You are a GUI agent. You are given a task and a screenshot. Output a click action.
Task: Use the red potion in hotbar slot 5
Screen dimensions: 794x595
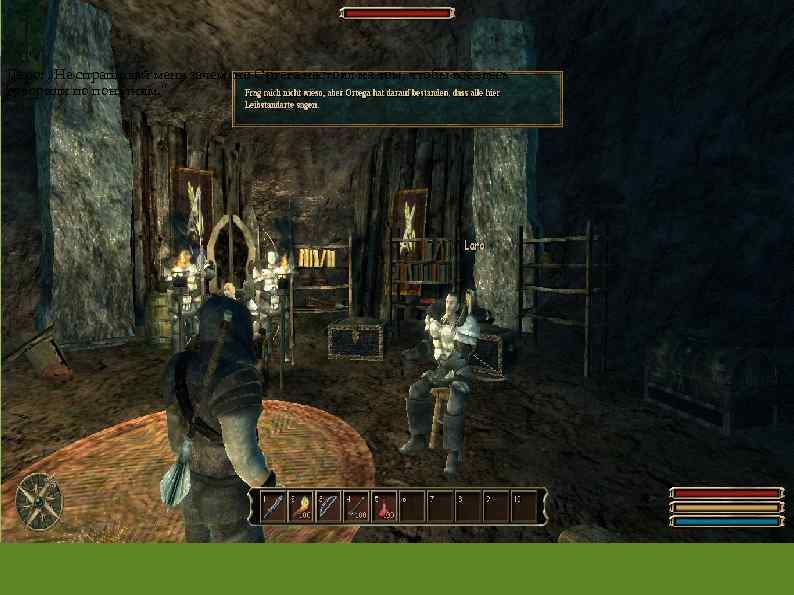click(x=385, y=506)
